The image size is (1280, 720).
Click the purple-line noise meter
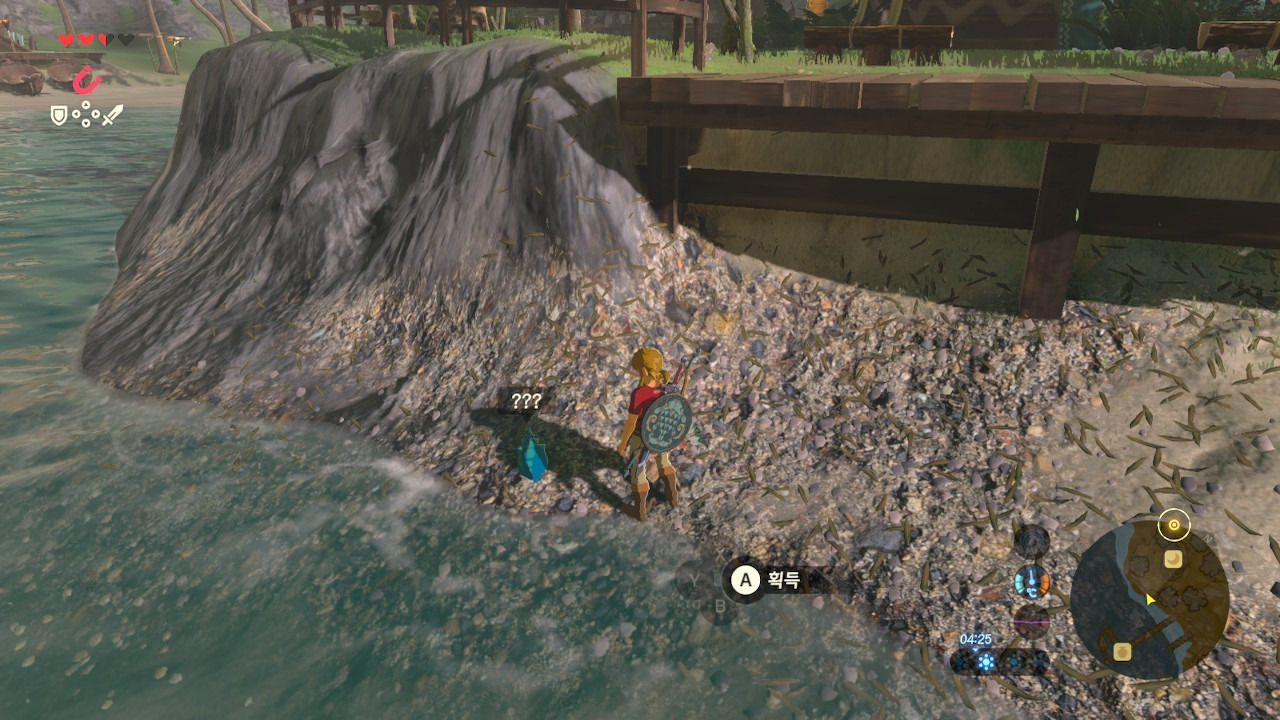coord(1031,621)
